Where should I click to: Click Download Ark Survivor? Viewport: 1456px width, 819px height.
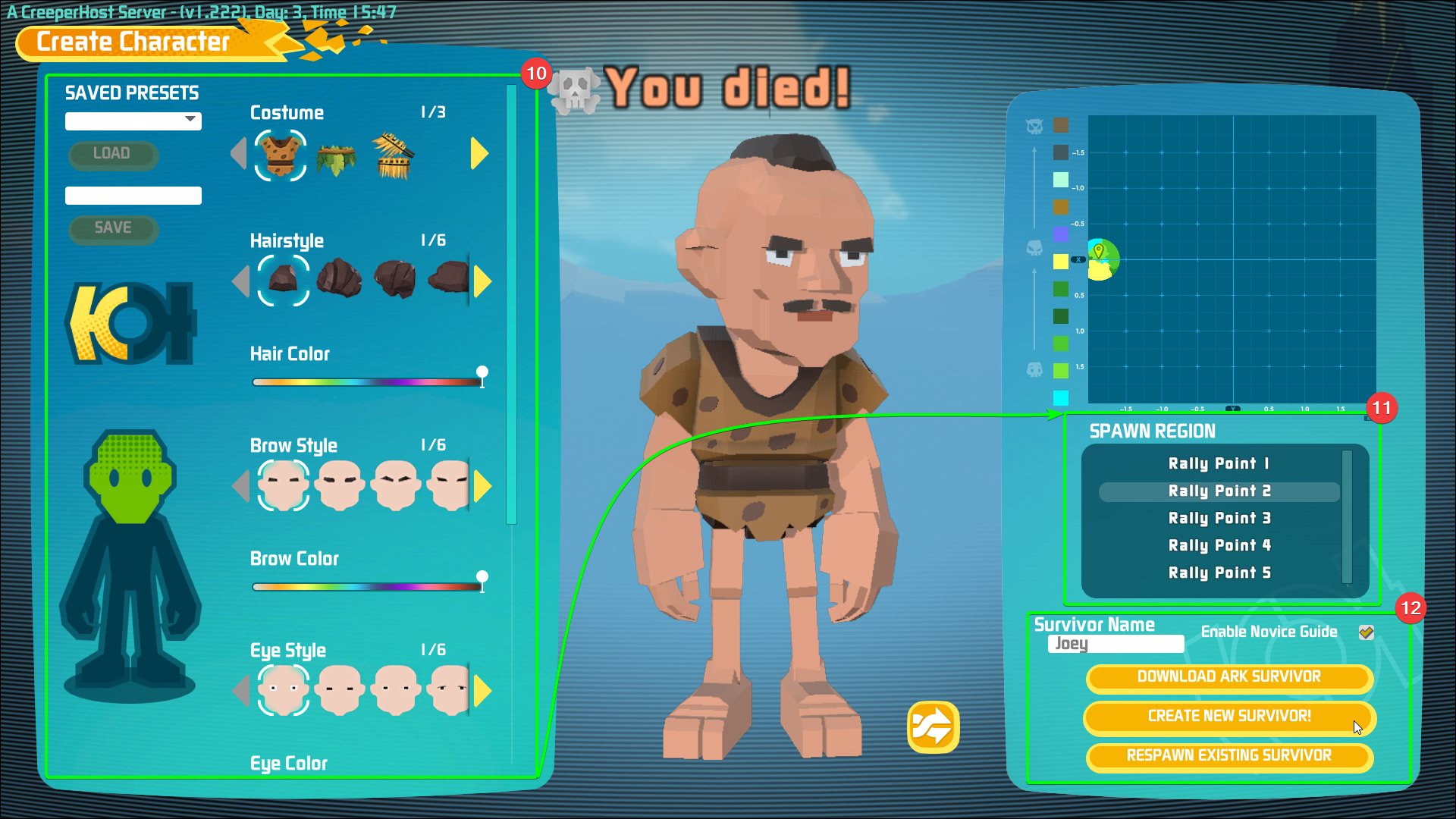pyautogui.click(x=1228, y=677)
